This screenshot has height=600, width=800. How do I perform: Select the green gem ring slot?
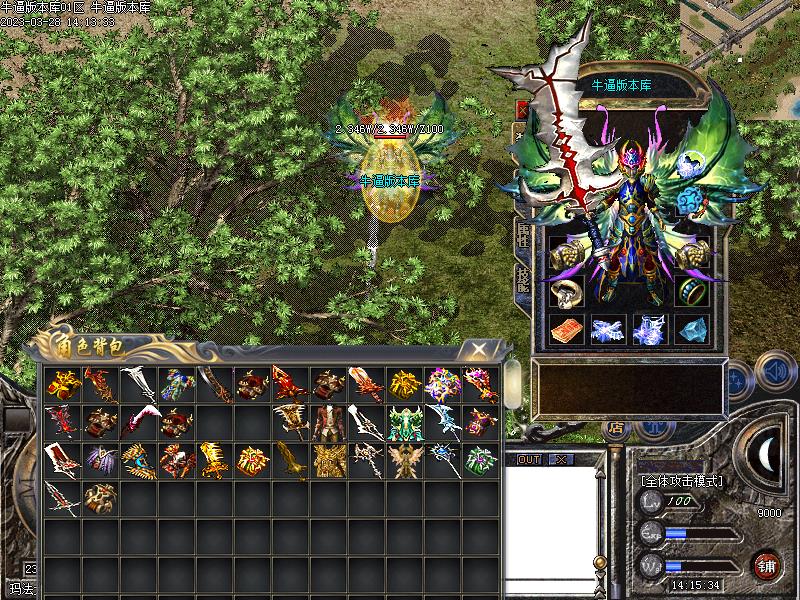tap(692, 292)
